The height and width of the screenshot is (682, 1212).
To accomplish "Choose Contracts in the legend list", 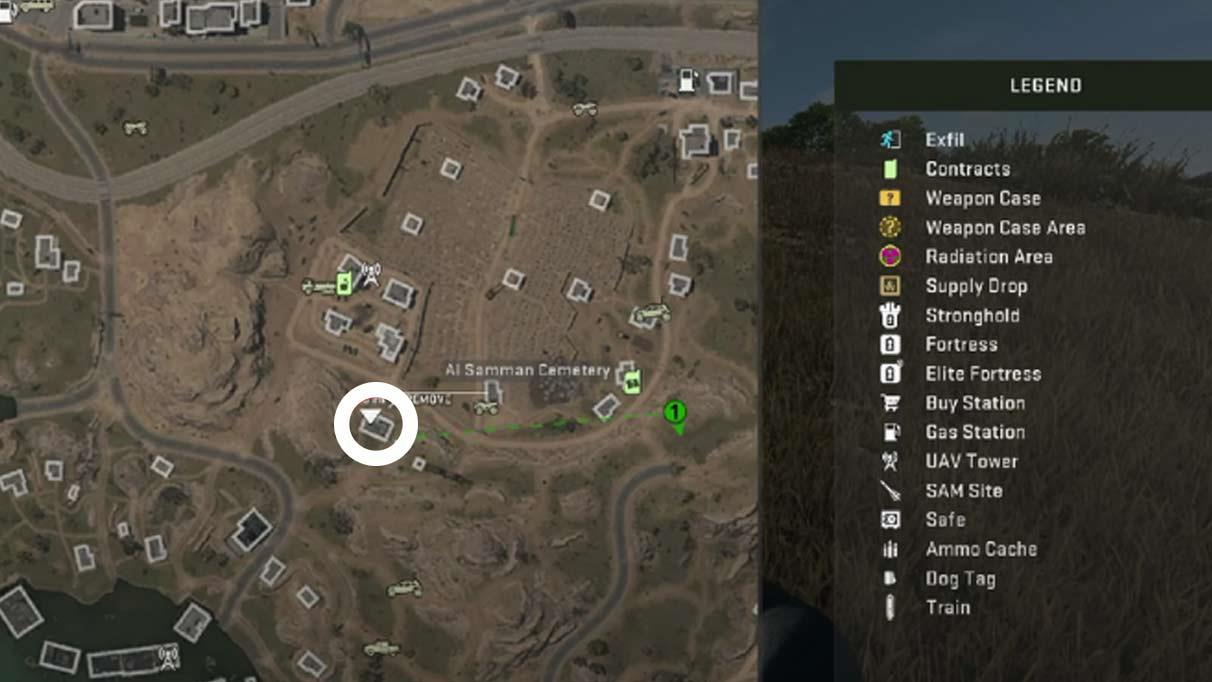I will point(967,169).
